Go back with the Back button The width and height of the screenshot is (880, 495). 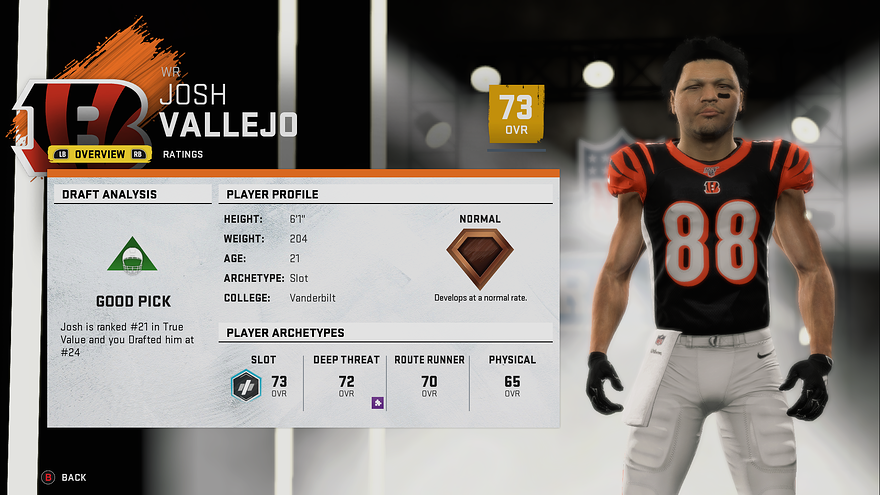[65, 477]
